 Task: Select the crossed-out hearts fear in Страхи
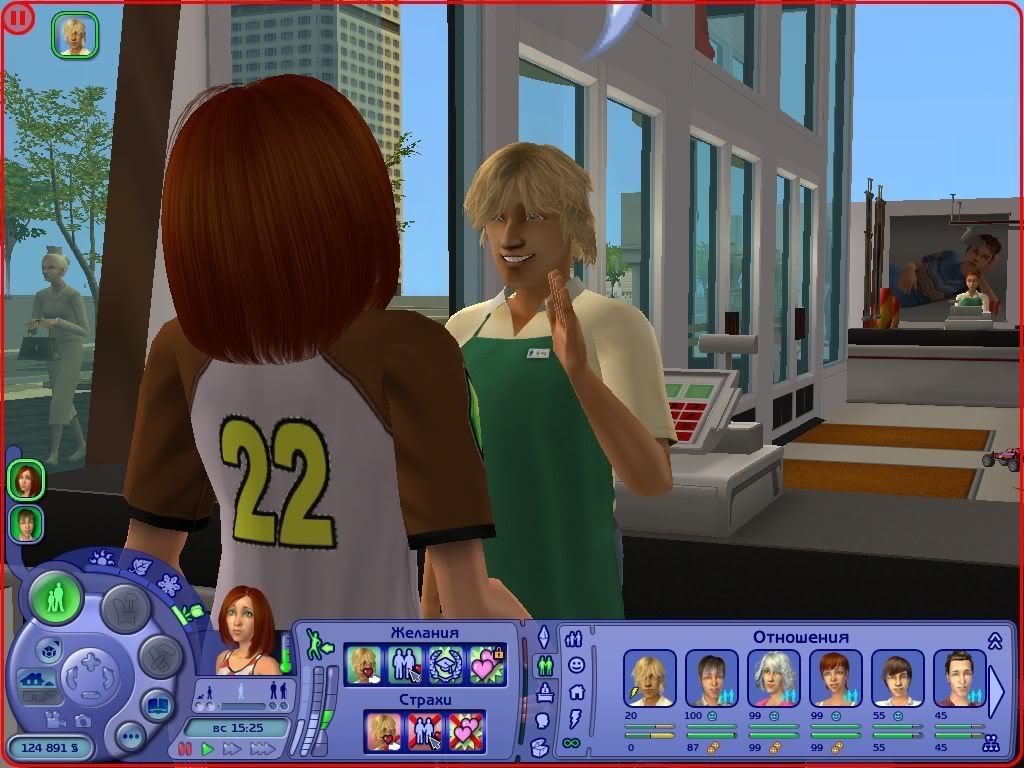[466, 730]
